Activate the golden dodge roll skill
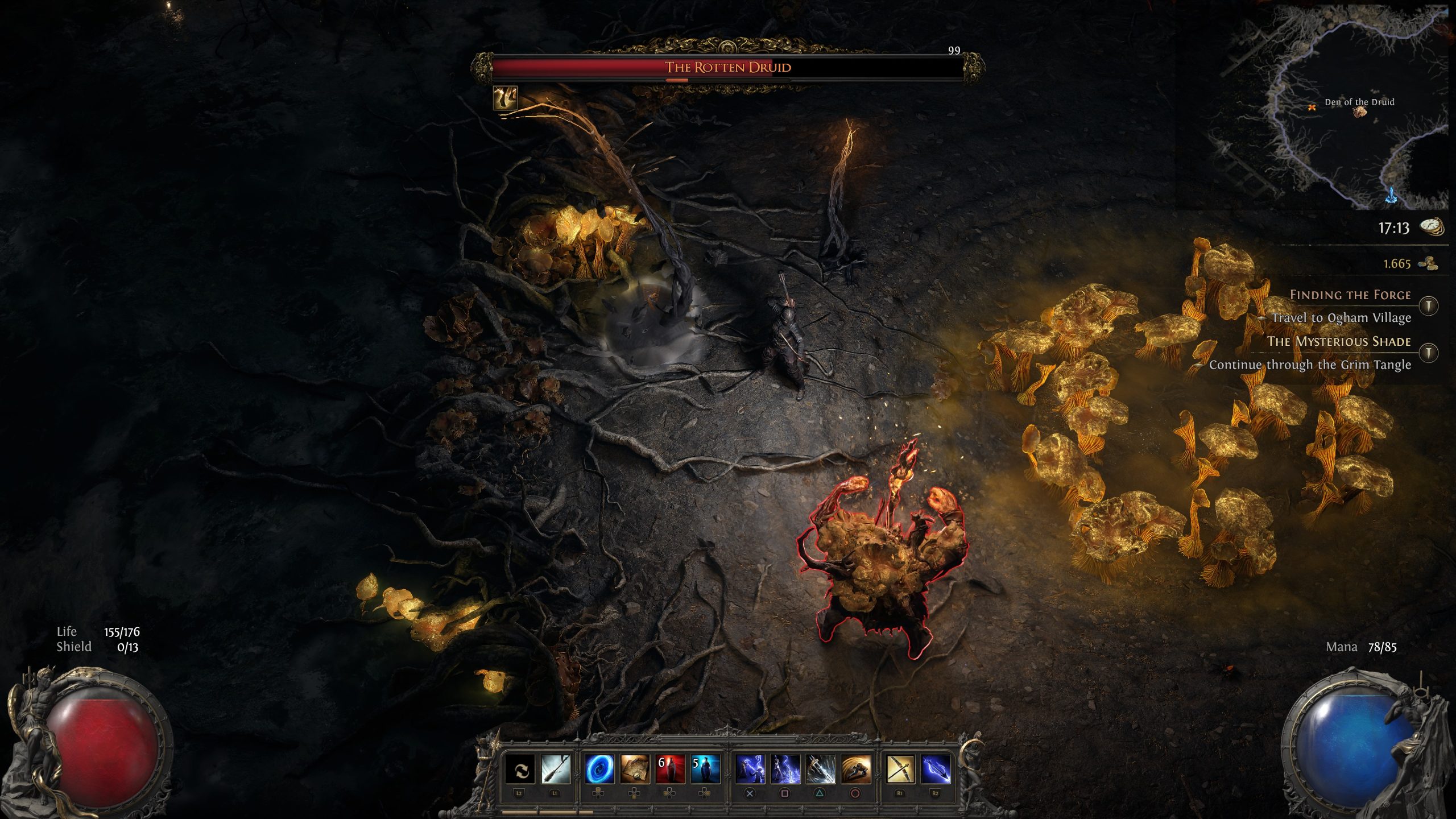Image resolution: width=1456 pixels, height=819 pixels. pos(855,770)
